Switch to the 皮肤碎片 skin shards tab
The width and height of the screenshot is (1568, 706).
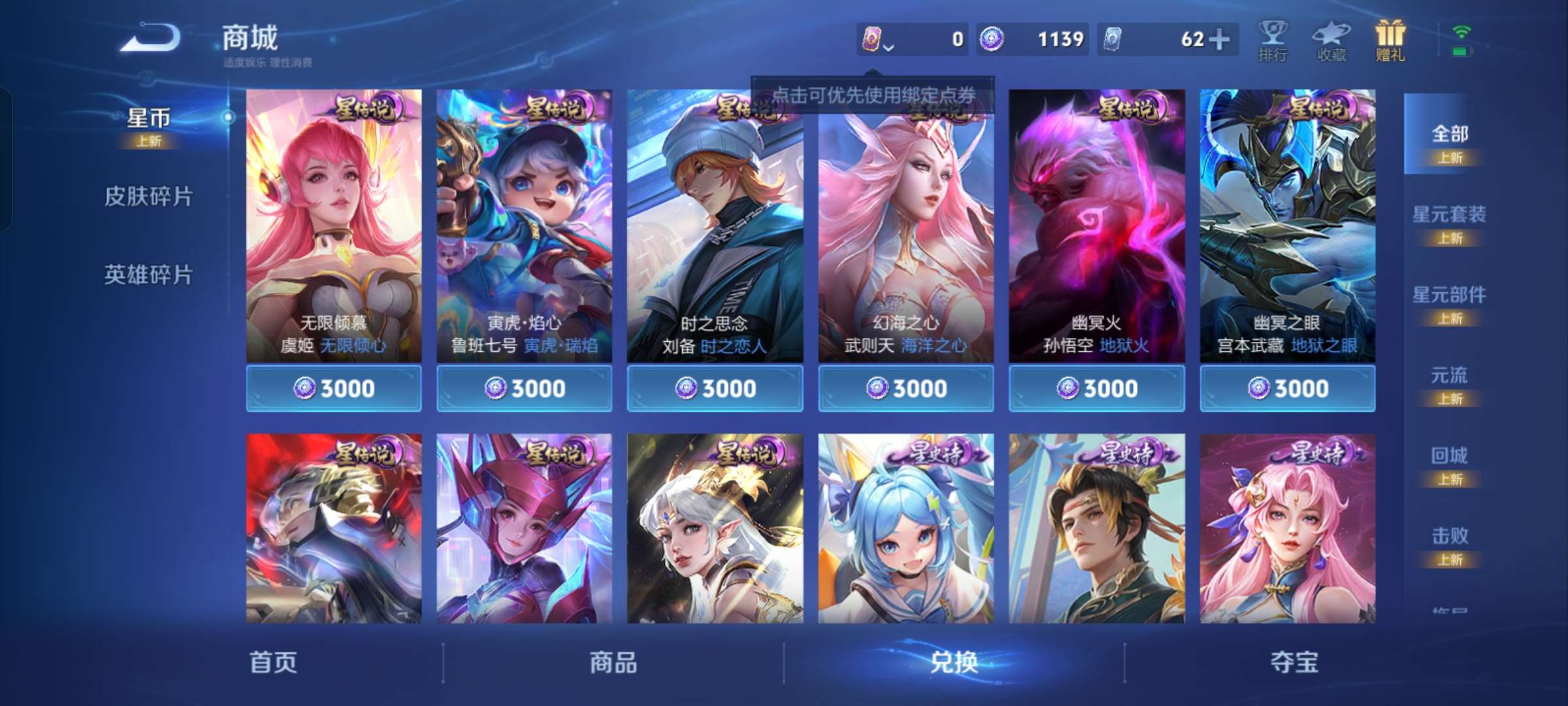pos(149,196)
